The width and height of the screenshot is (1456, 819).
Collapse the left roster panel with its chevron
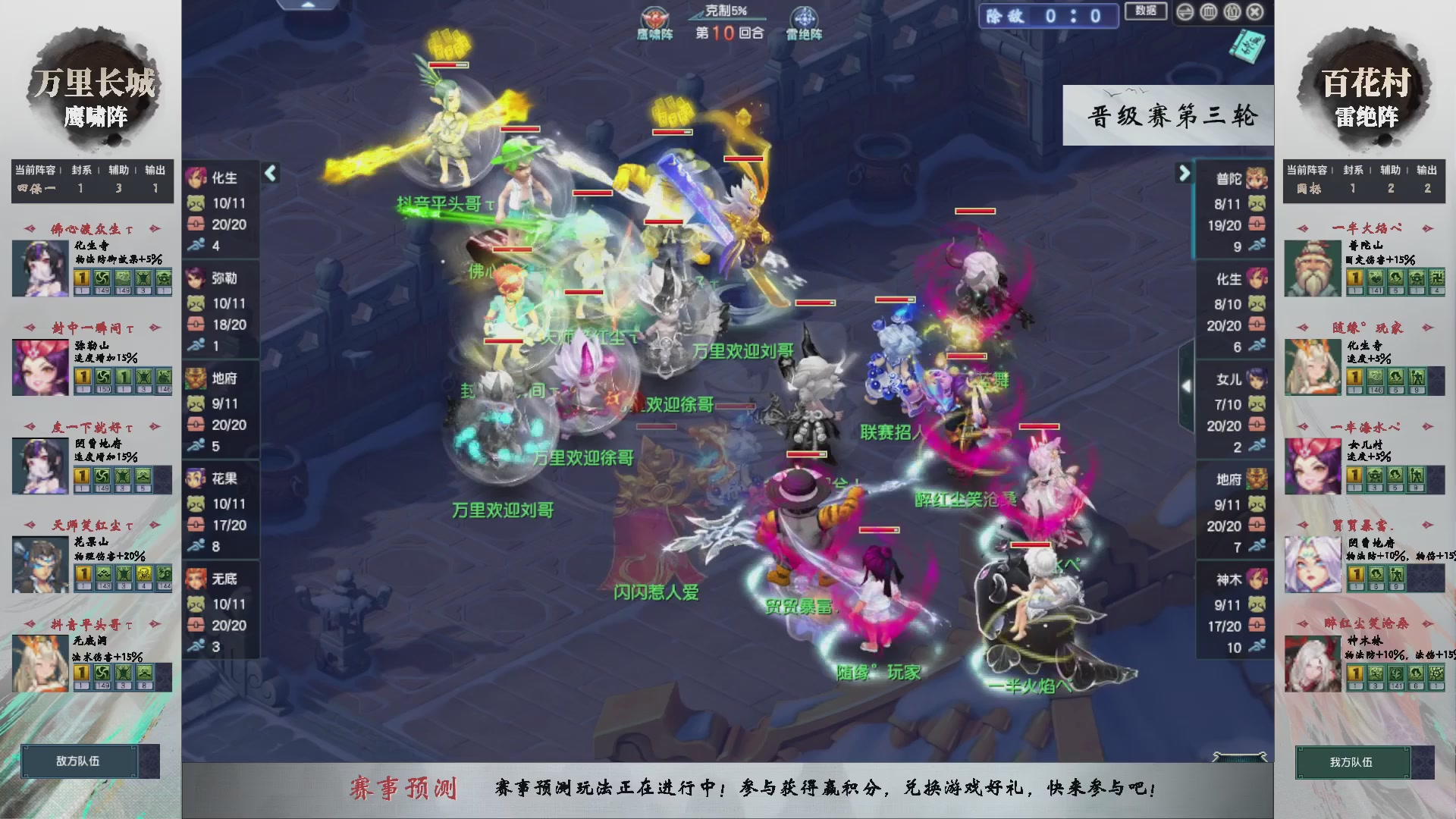269,173
